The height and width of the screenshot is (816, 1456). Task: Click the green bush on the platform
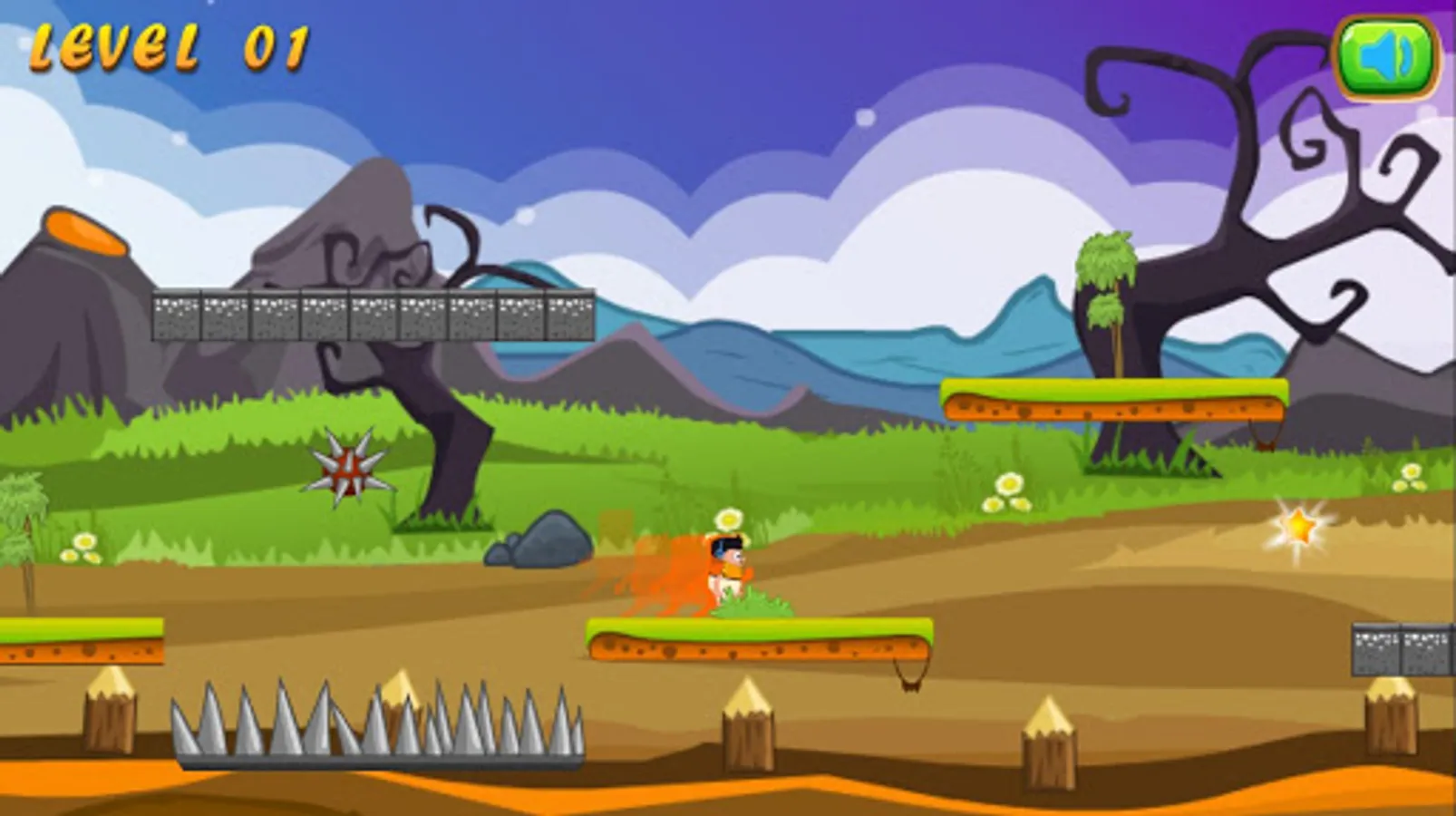pos(752,603)
